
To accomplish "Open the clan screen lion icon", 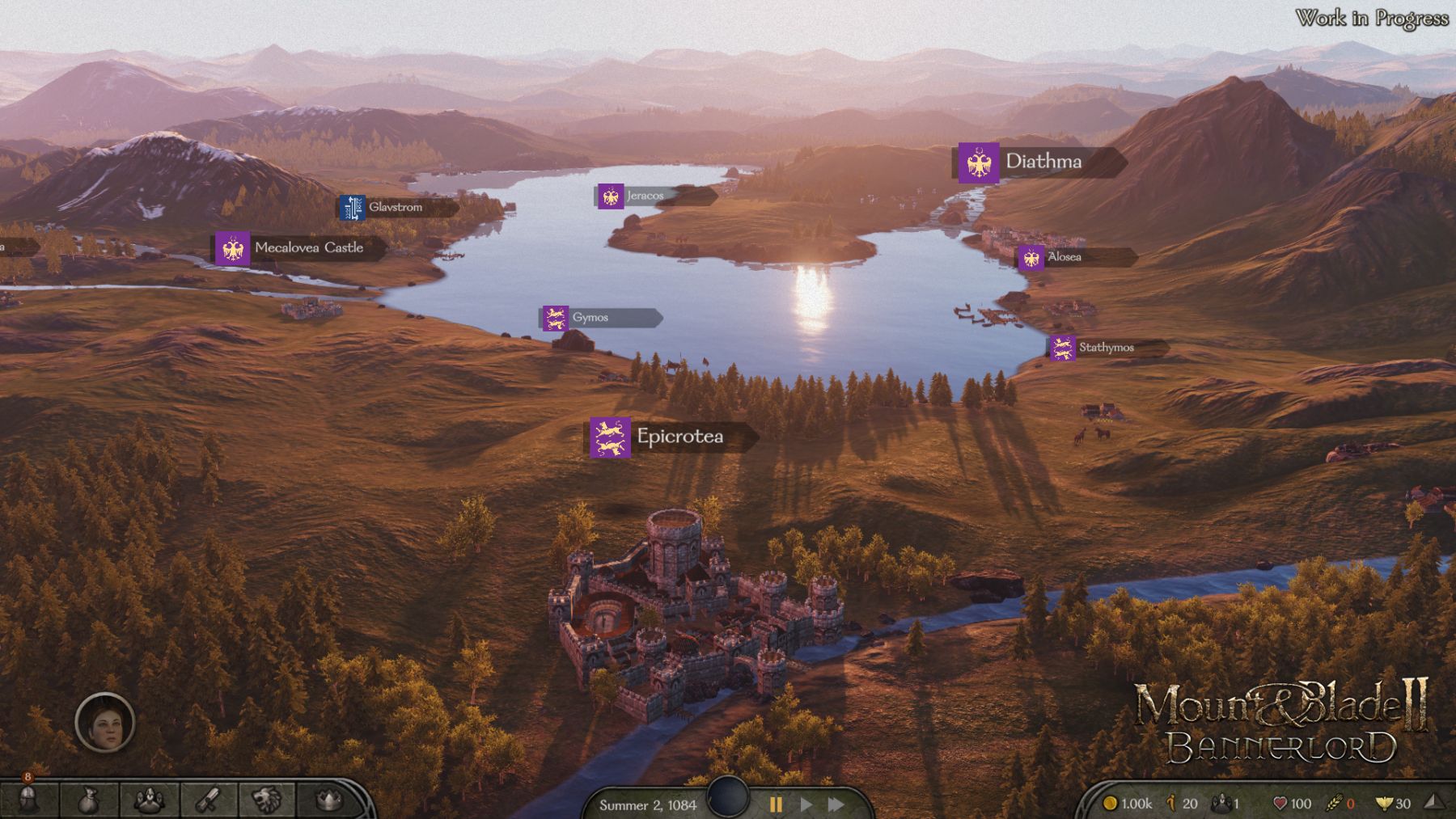I will [x=268, y=800].
